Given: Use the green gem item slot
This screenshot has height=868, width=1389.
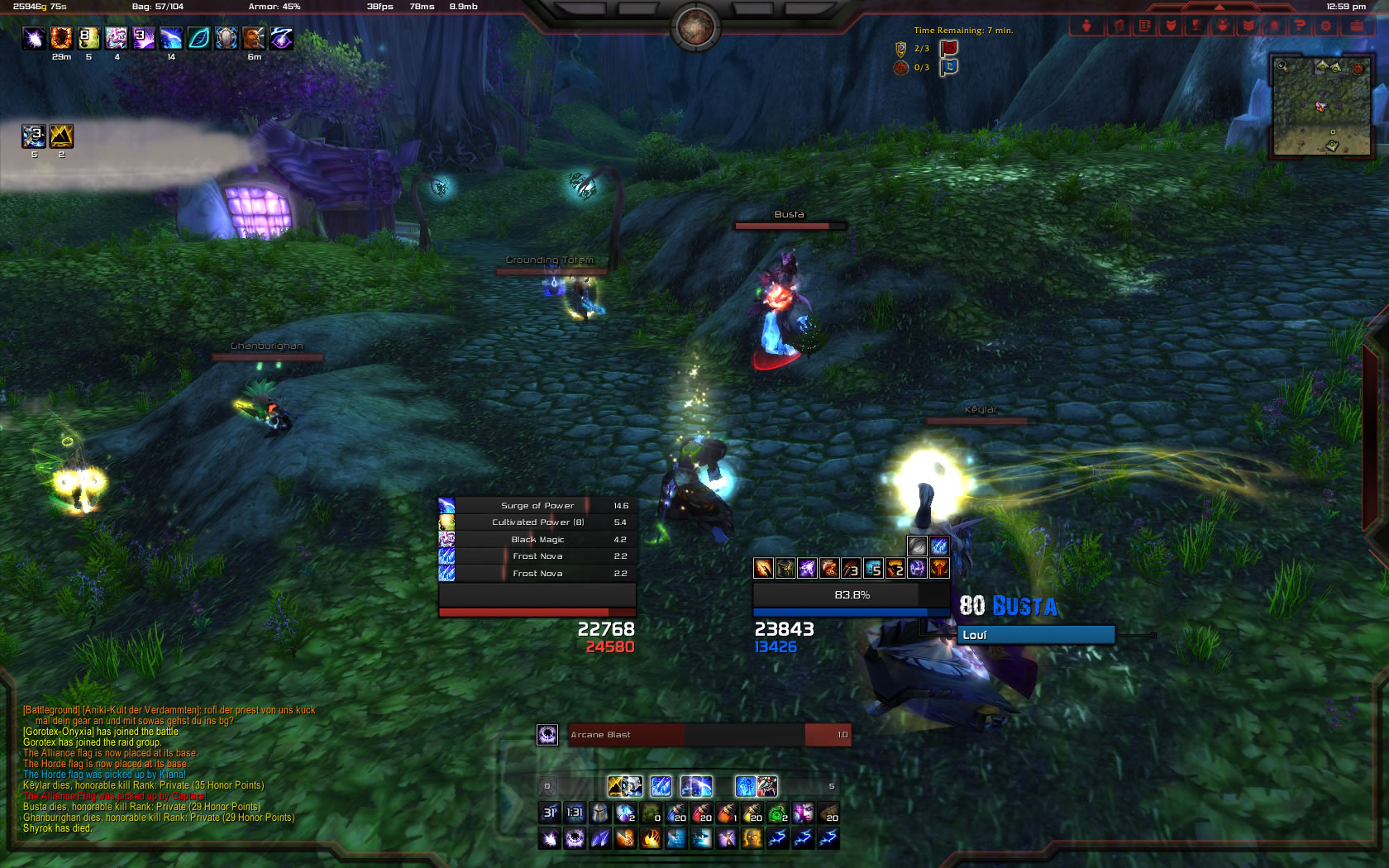Looking at the screenshot, I should pyautogui.click(x=777, y=813).
